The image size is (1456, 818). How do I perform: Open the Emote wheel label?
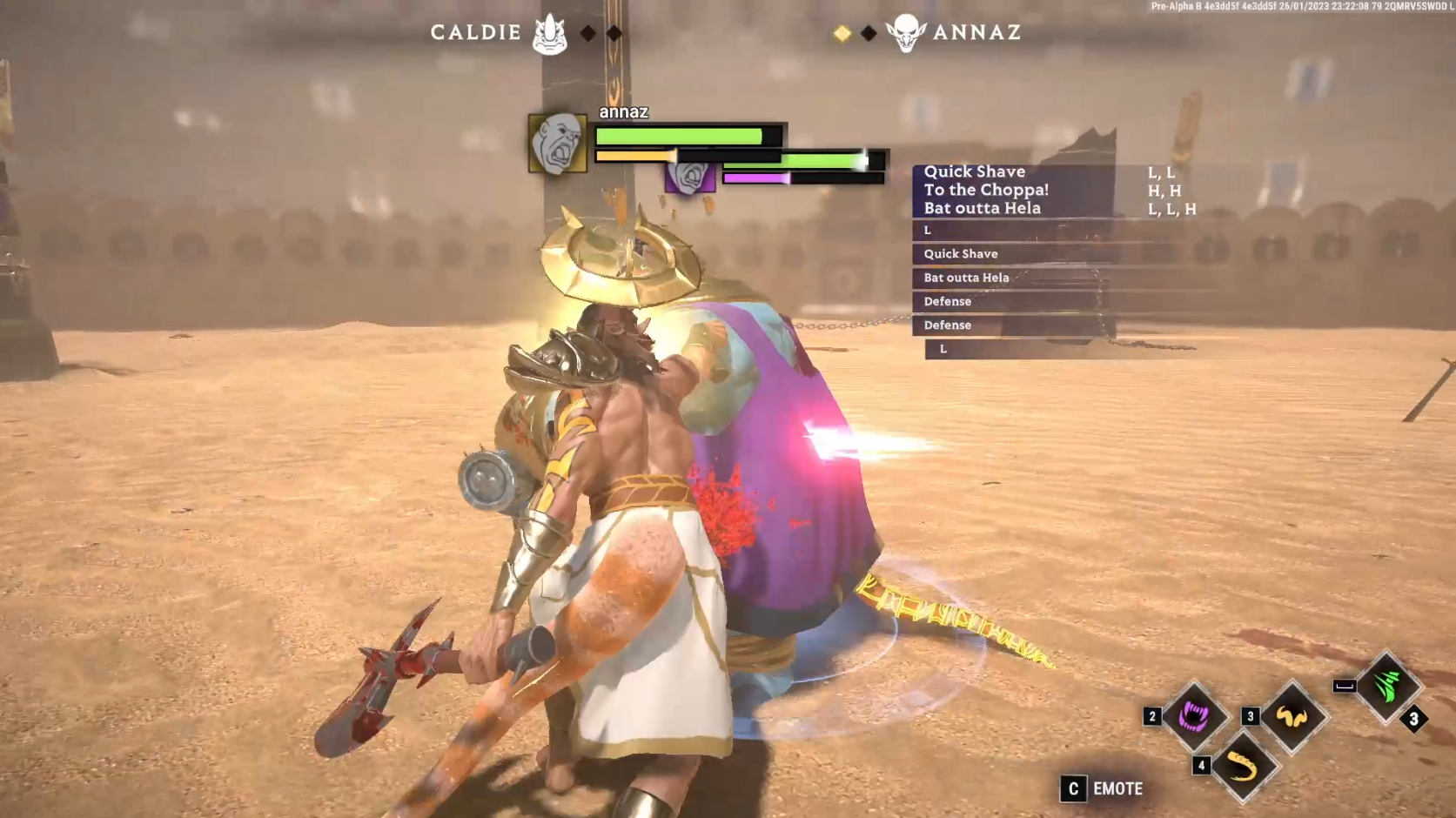coord(1117,788)
